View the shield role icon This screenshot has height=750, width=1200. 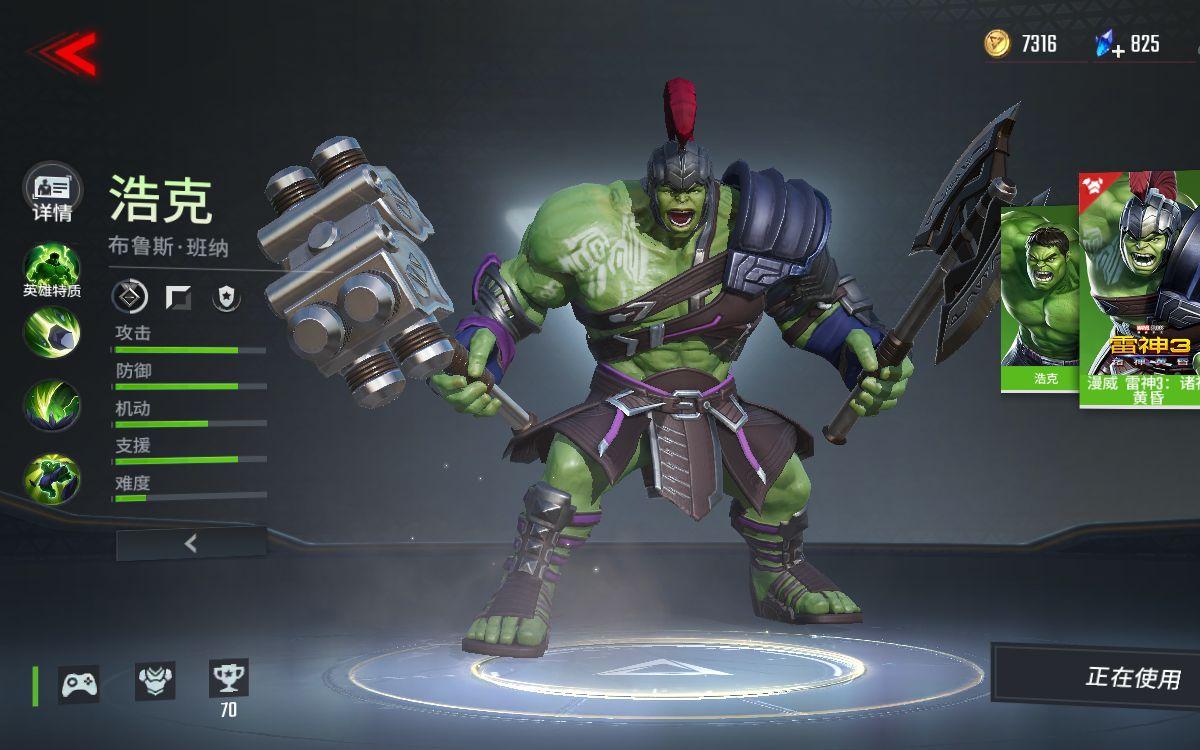[227, 297]
